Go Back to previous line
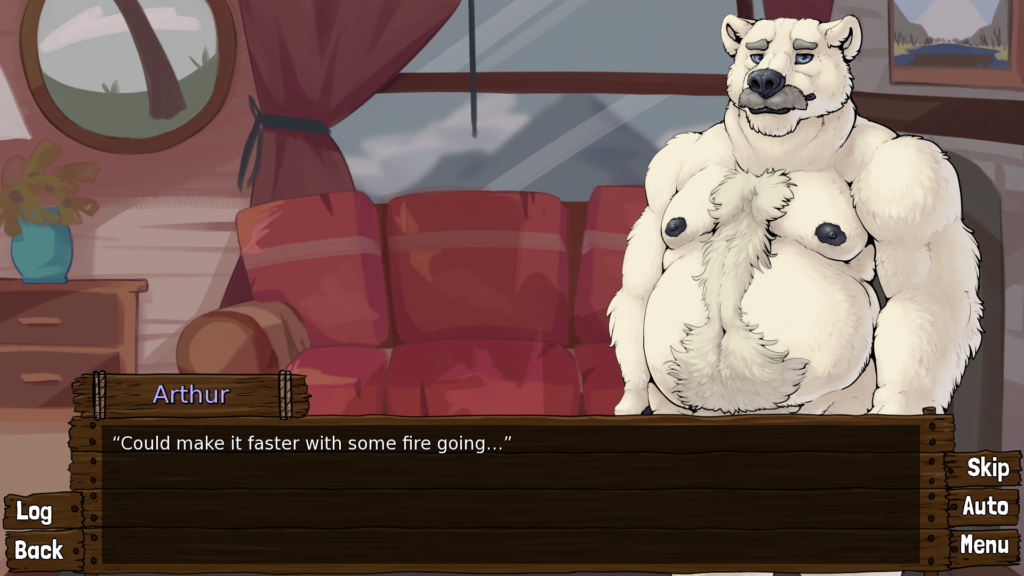1024x576 pixels. [x=39, y=550]
